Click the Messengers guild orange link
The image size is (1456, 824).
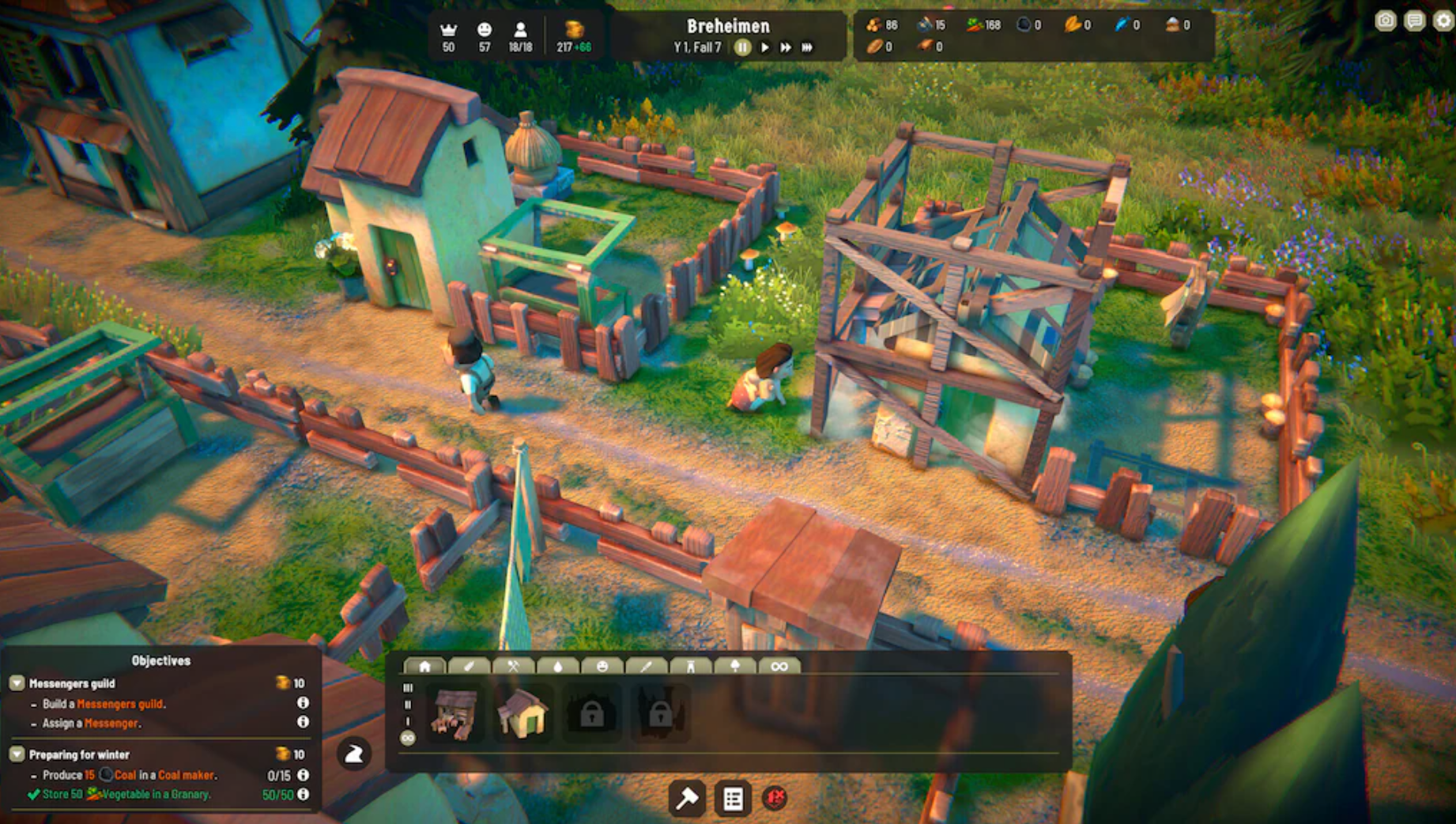(120, 704)
